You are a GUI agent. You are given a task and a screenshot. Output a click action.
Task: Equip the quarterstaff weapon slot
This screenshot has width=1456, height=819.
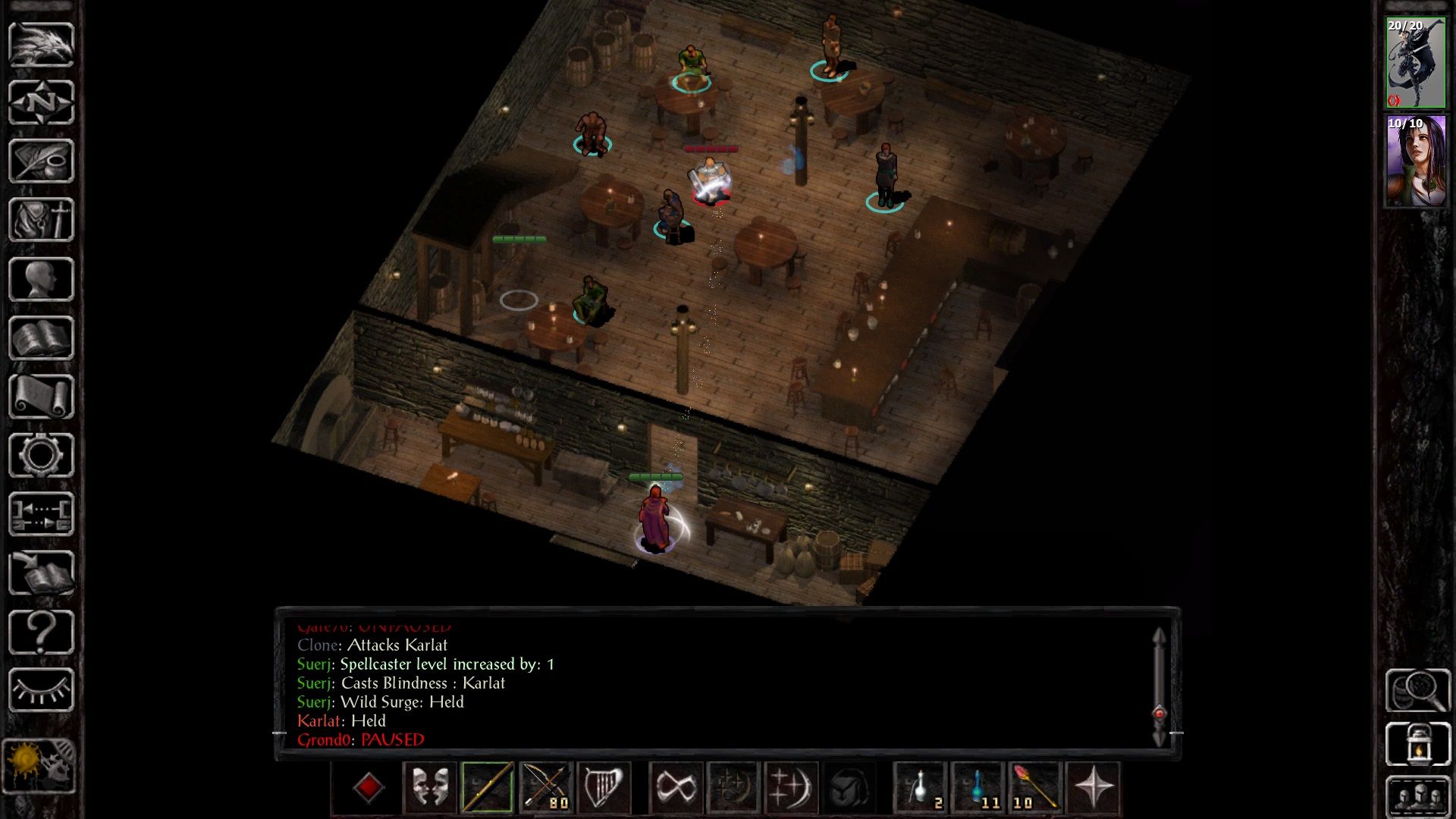click(x=487, y=787)
